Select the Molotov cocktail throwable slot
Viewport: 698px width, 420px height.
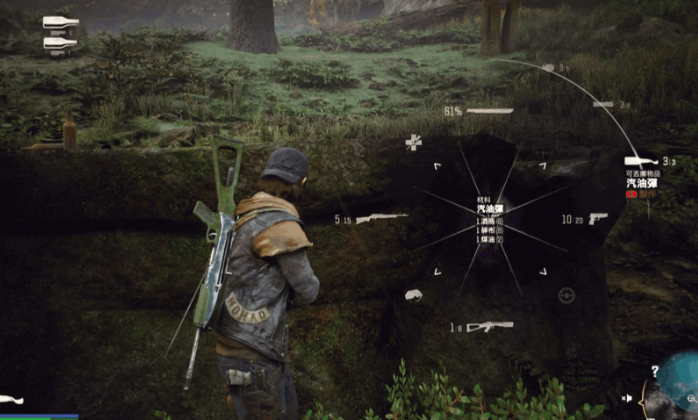[640, 161]
